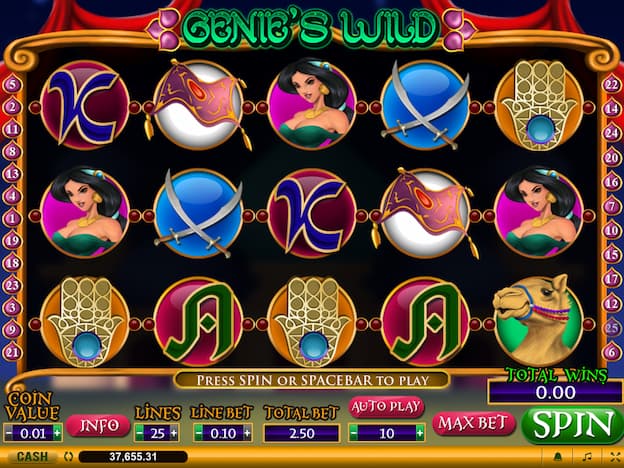Increase the auto play spin count
624x468 pixels.
(420, 432)
